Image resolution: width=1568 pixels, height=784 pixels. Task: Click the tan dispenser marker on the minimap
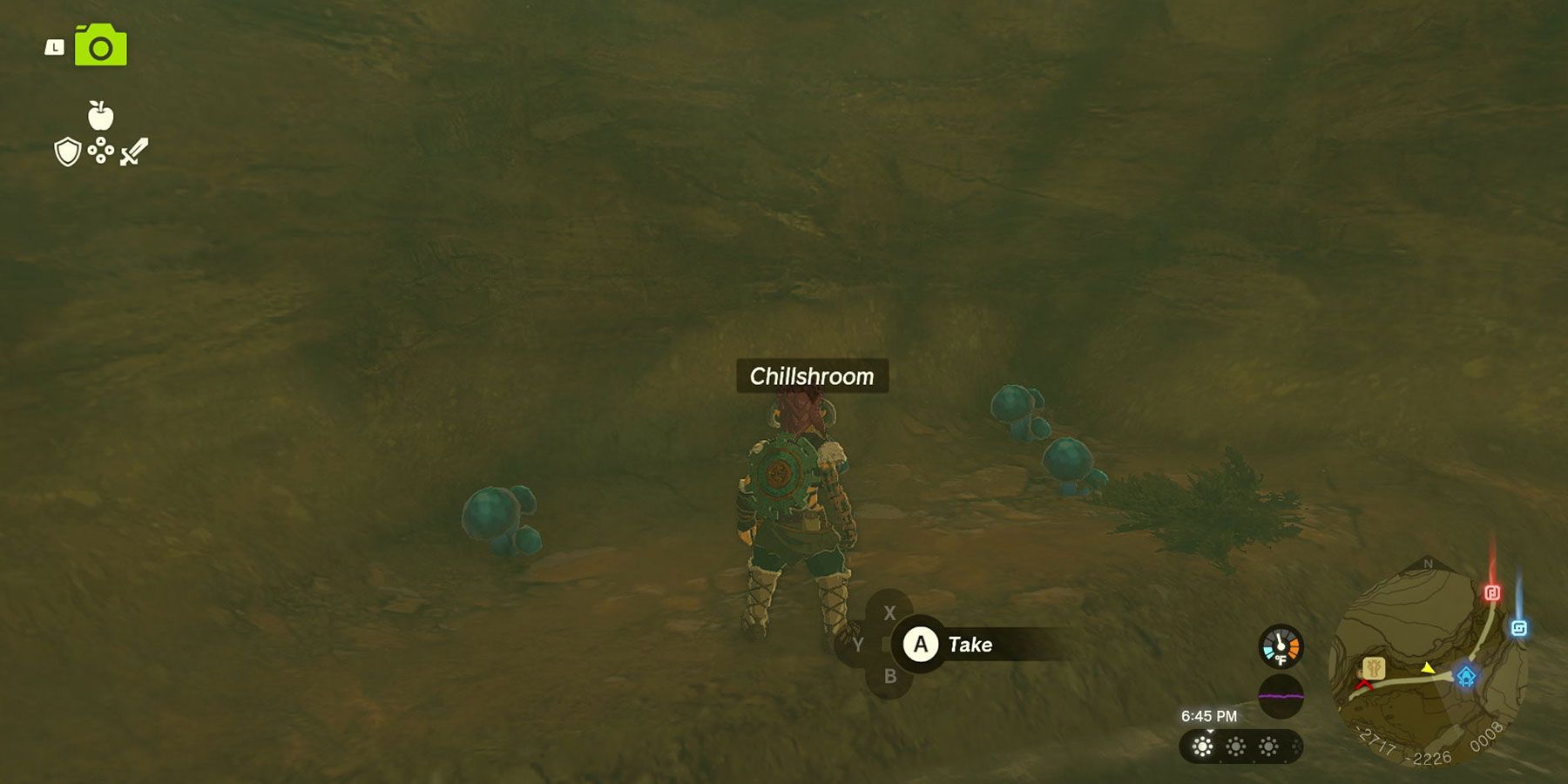pyautogui.click(x=1374, y=669)
